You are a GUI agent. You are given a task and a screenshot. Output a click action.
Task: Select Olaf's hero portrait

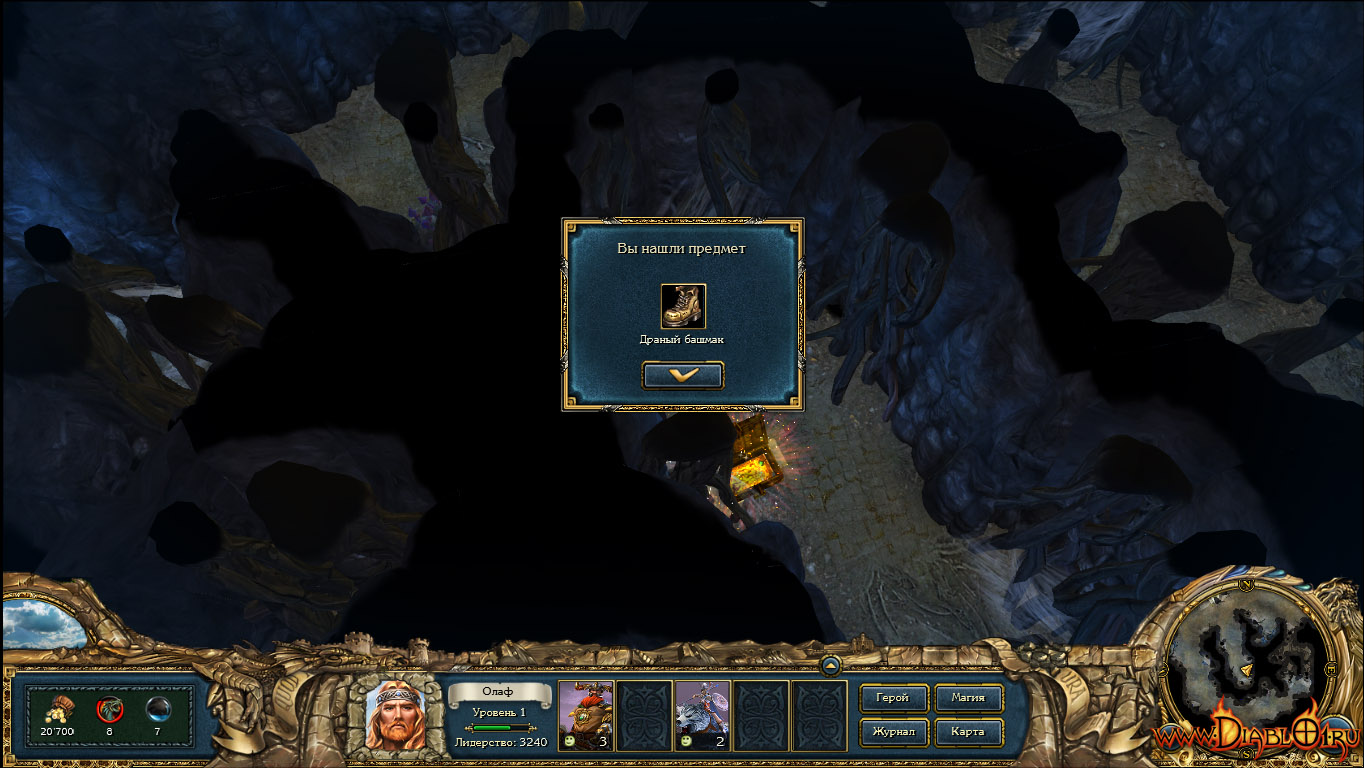pyautogui.click(x=394, y=716)
